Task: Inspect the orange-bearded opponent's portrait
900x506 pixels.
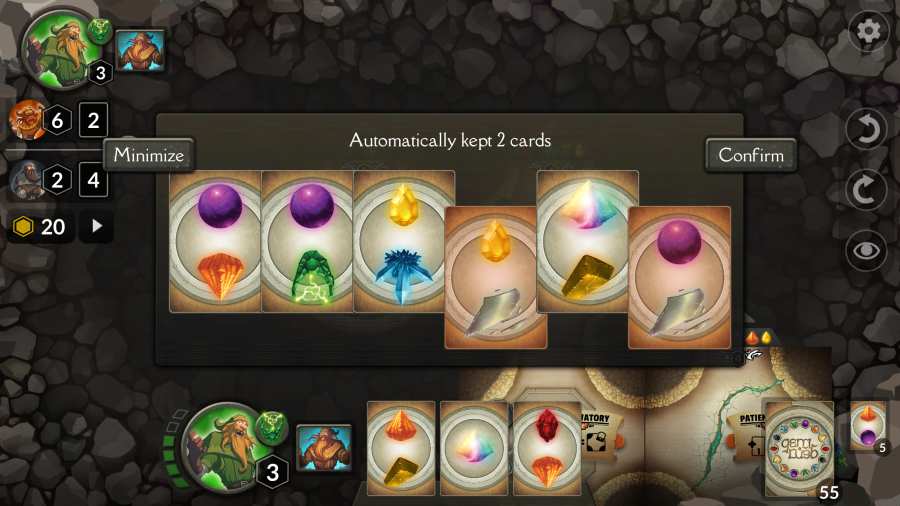Action: (25, 122)
